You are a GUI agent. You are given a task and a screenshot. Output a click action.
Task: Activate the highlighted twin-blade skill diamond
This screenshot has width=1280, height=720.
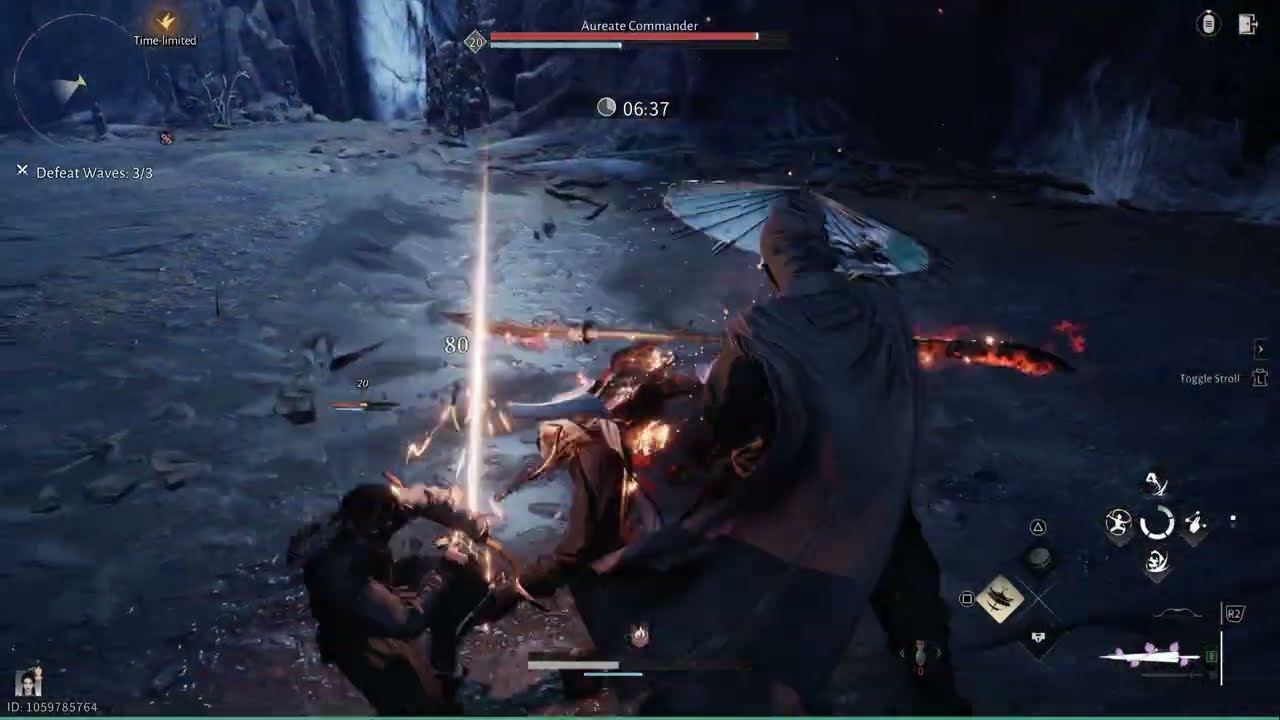pyautogui.click(x=1001, y=599)
